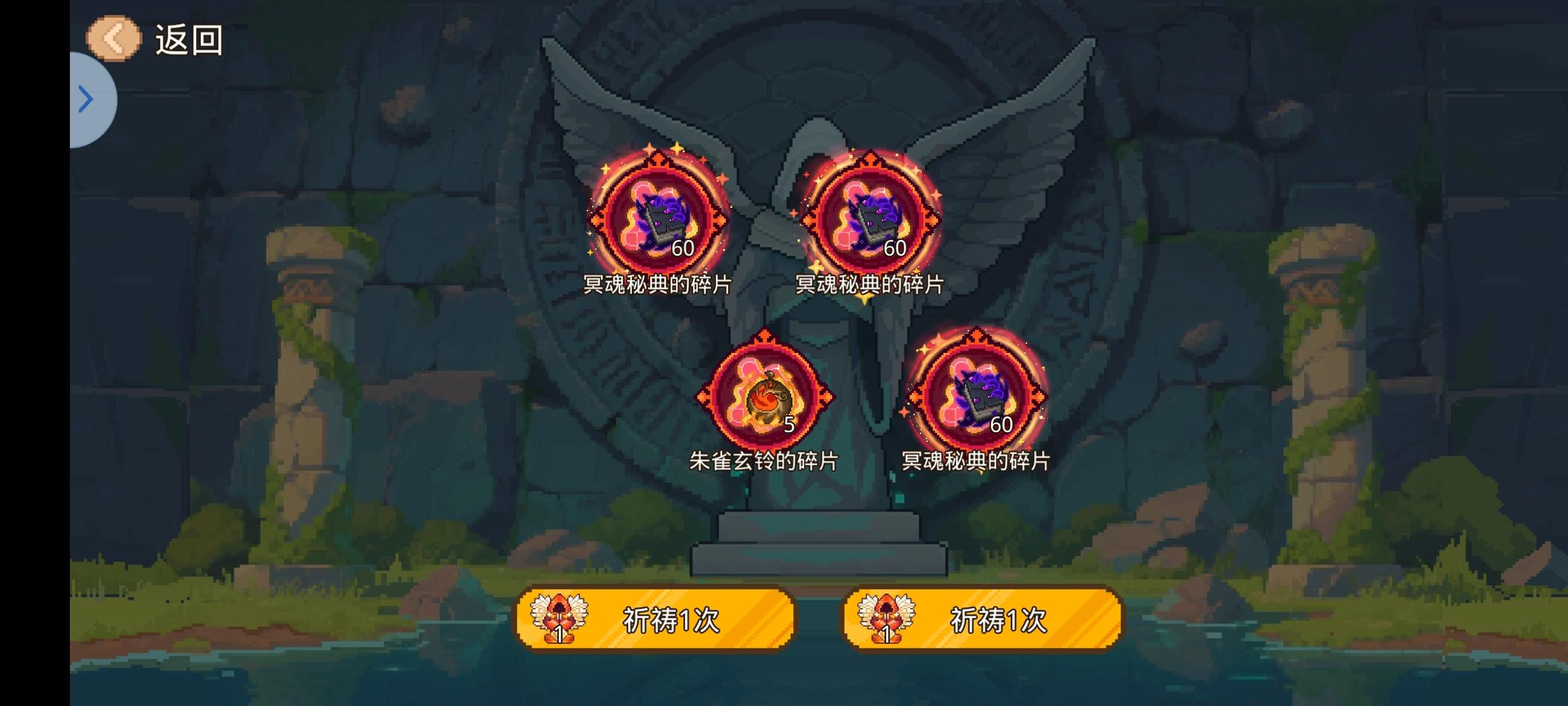The height and width of the screenshot is (706, 1568).
Task: Click the 返回 label to go back
Action: click(x=188, y=39)
